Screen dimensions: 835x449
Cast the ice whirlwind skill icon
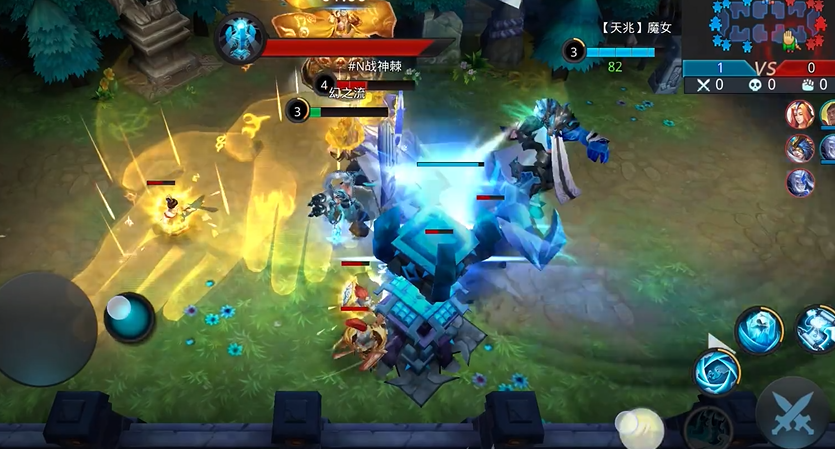point(758,330)
